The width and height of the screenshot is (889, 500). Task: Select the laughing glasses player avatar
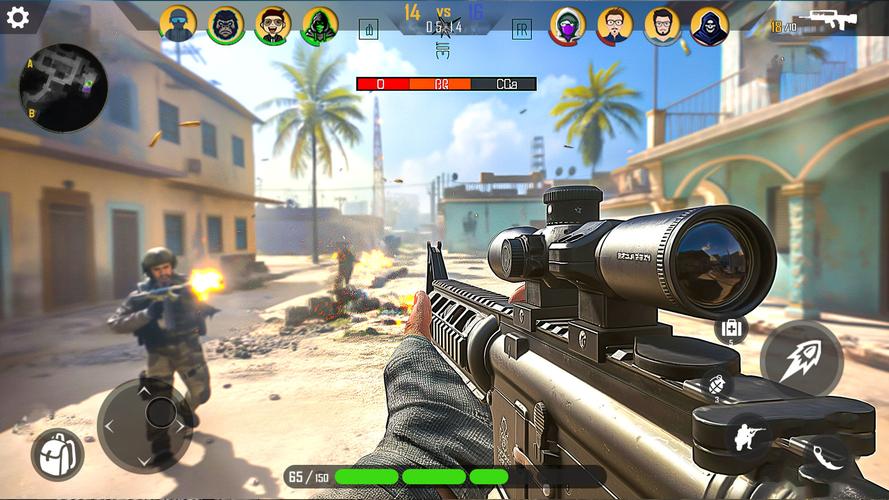pyautogui.click(x=272, y=26)
